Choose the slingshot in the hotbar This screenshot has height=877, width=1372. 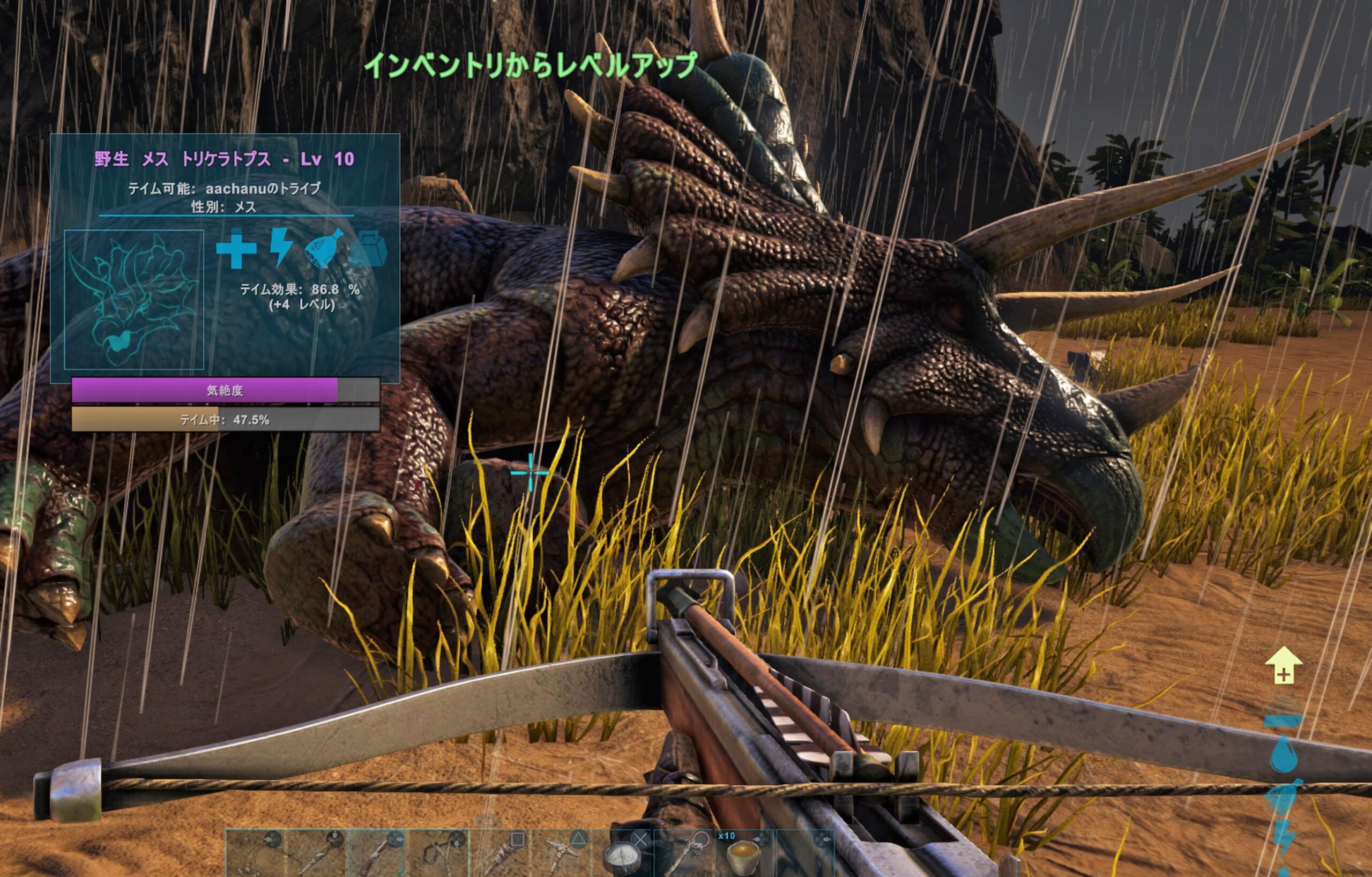pyautogui.click(x=439, y=853)
